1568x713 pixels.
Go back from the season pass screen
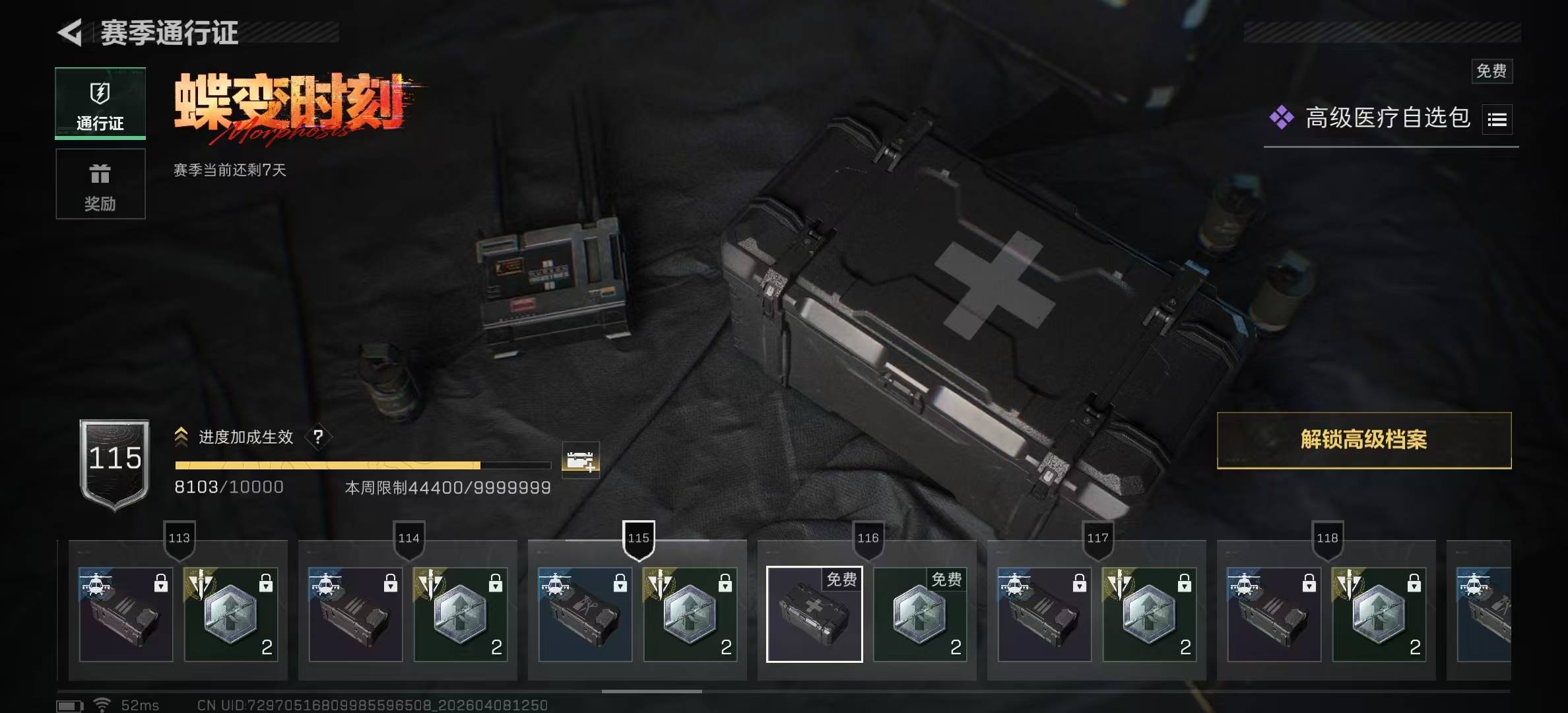[71, 32]
